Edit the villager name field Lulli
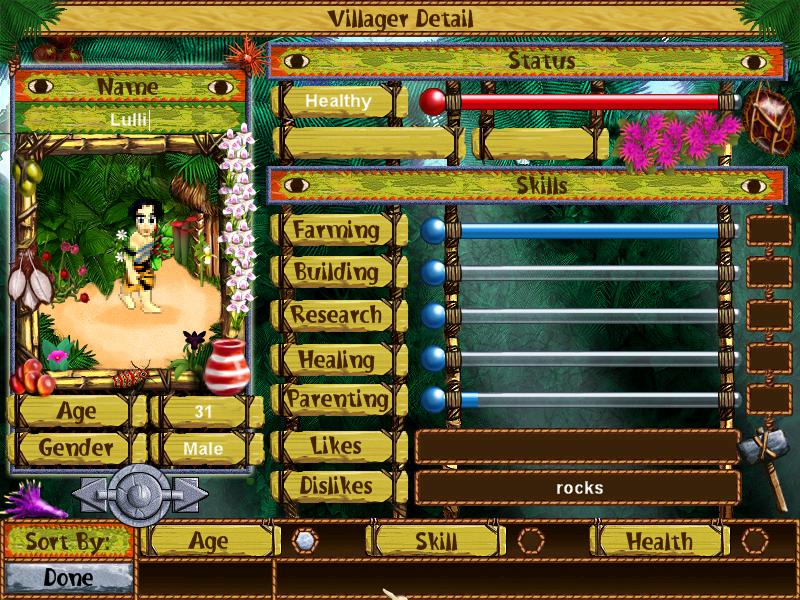 [x=130, y=121]
